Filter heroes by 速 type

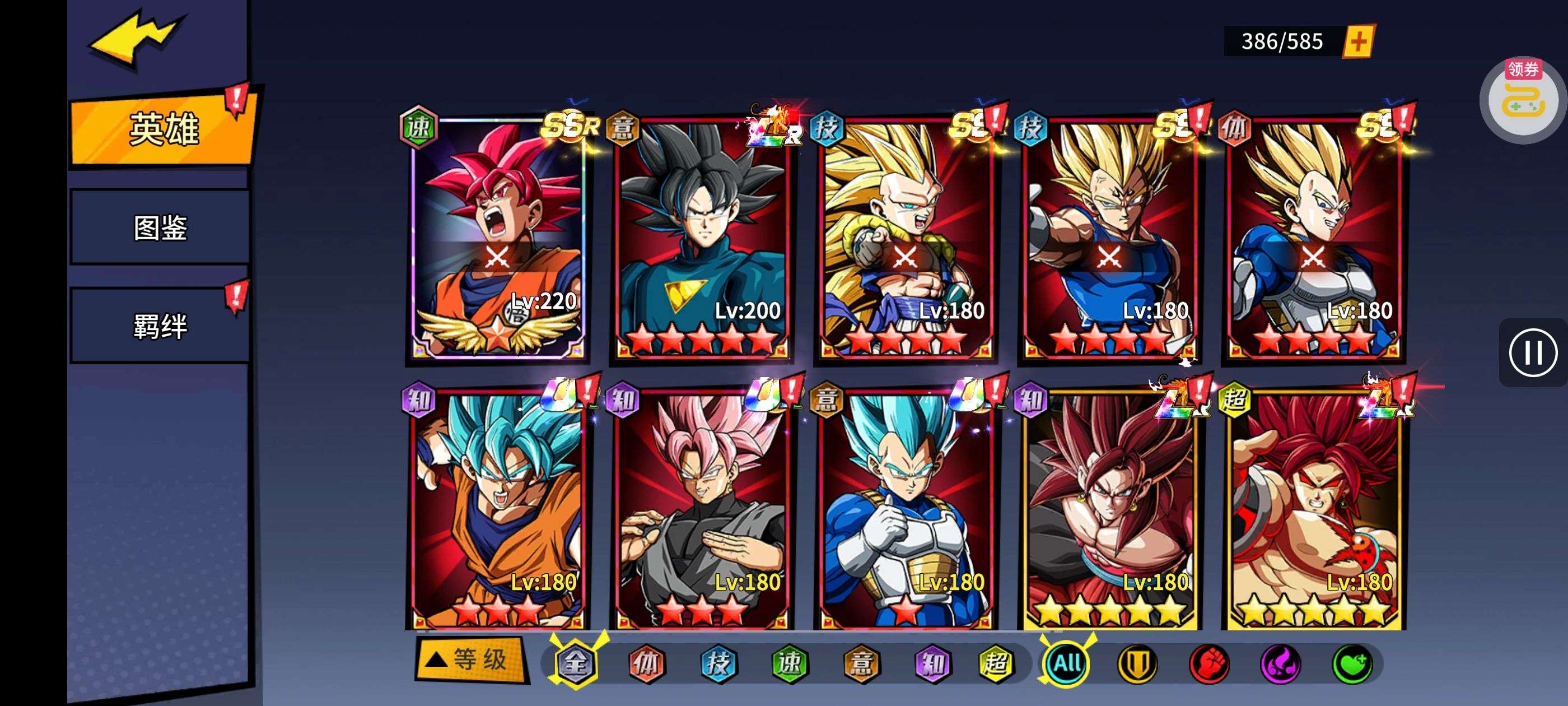click(x=790, y=663)
